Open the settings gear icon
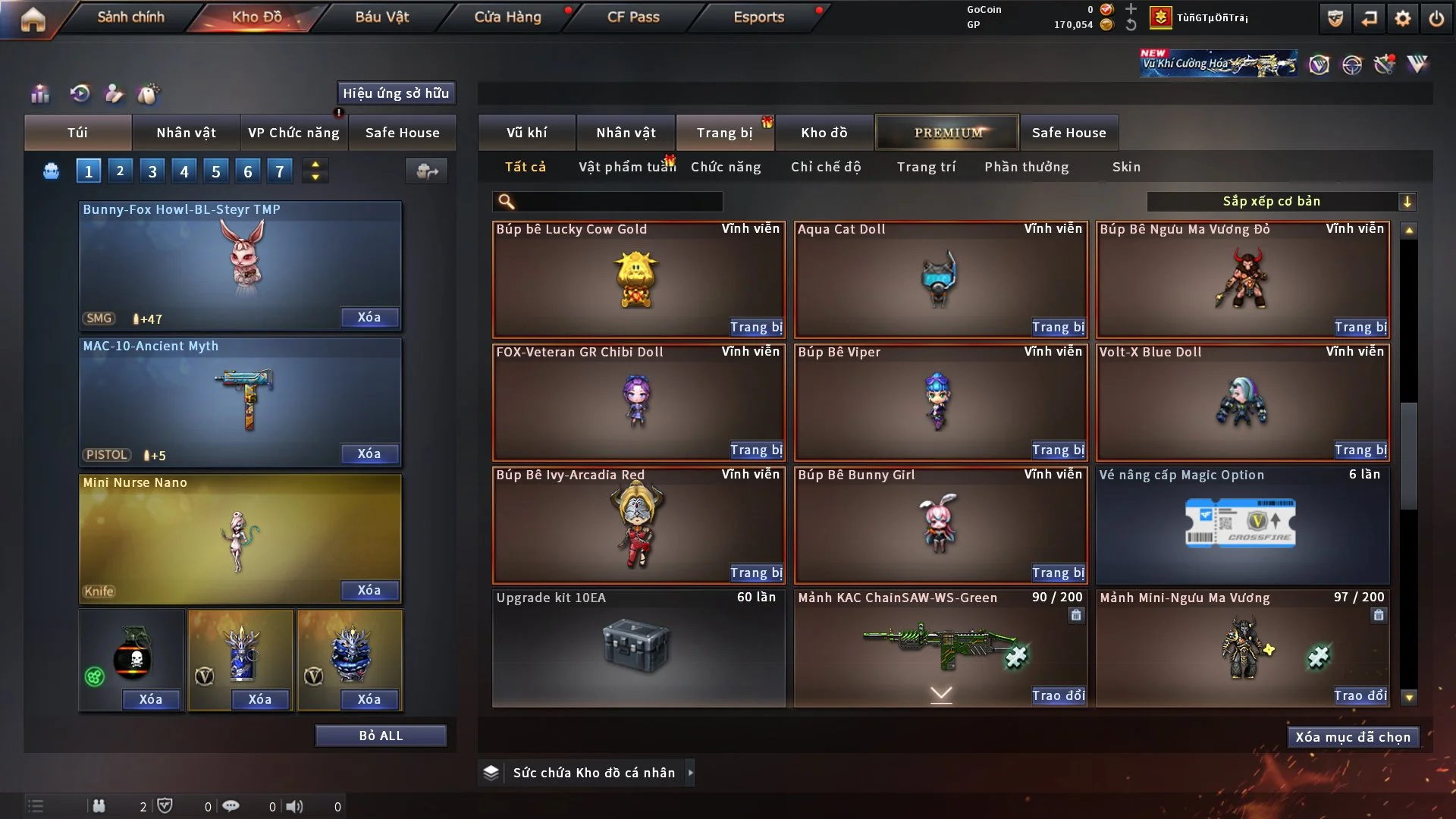The height and width of the screenshot is (819, 1456). coord(1403,18)
